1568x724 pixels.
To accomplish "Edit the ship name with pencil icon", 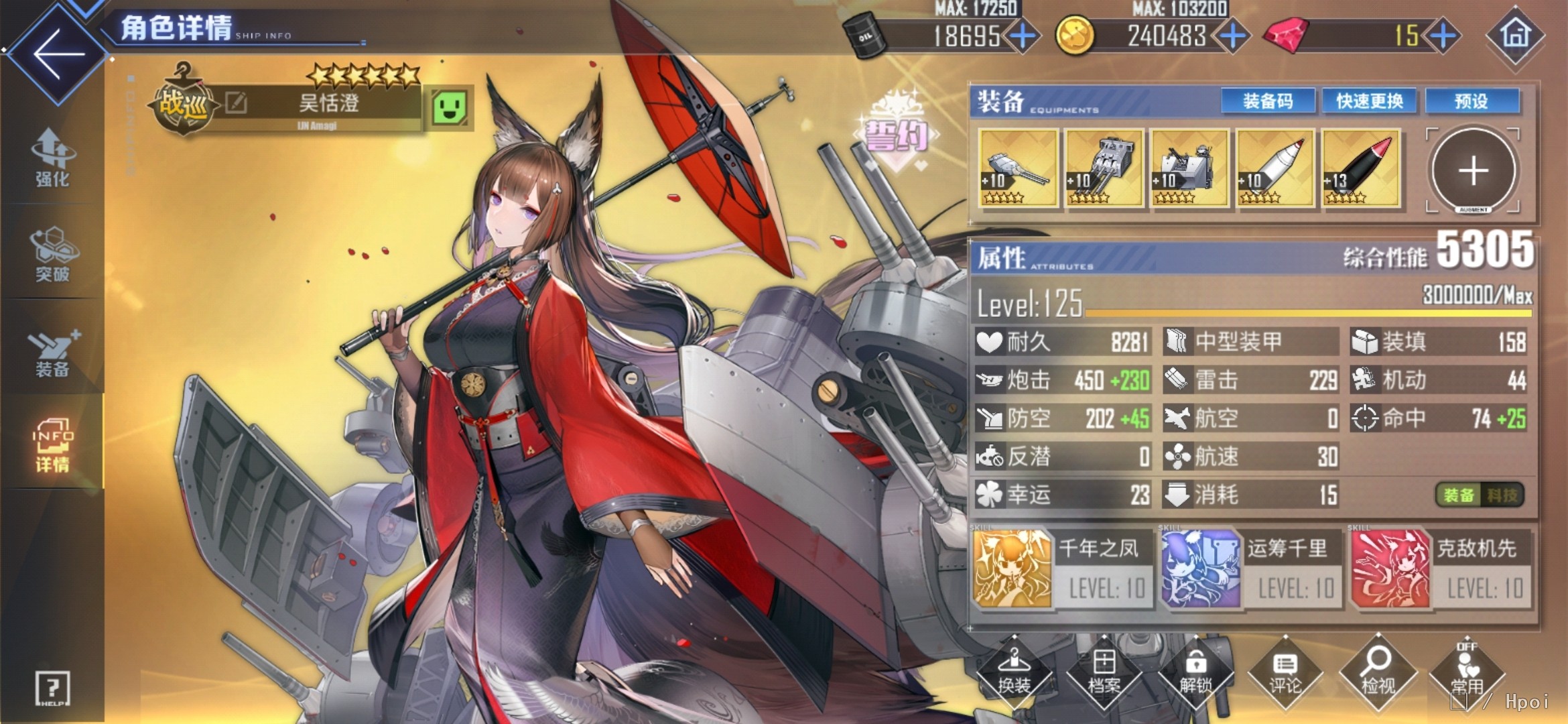I will 236,103.
